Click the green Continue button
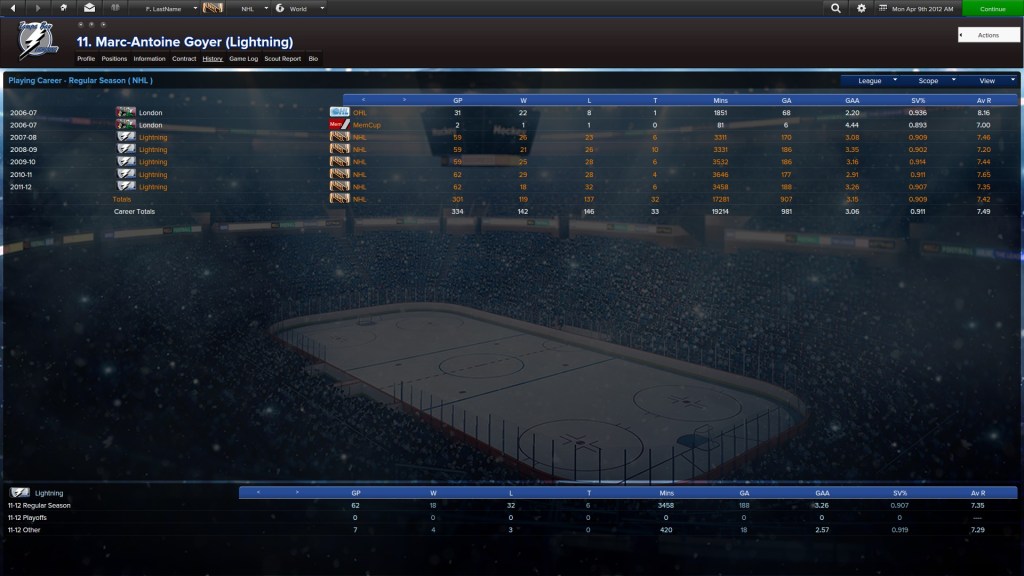Screen dimensions: 1024x576 (992, 8)
